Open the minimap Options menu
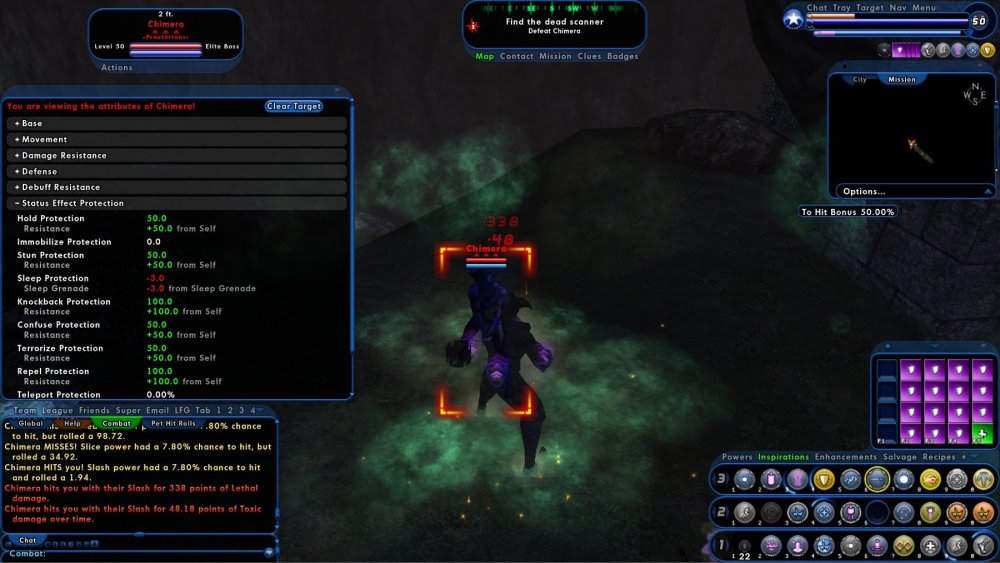 point(864,191)
